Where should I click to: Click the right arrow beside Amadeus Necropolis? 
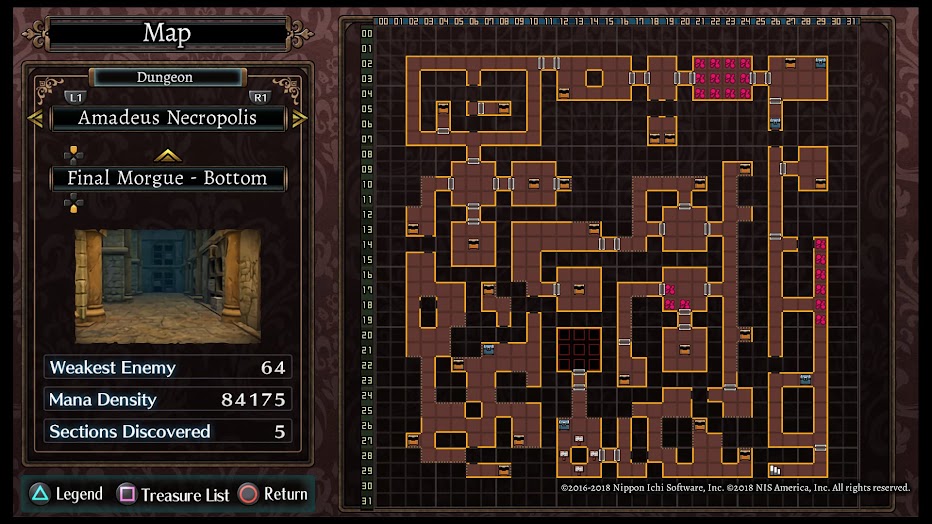[300, 118]
